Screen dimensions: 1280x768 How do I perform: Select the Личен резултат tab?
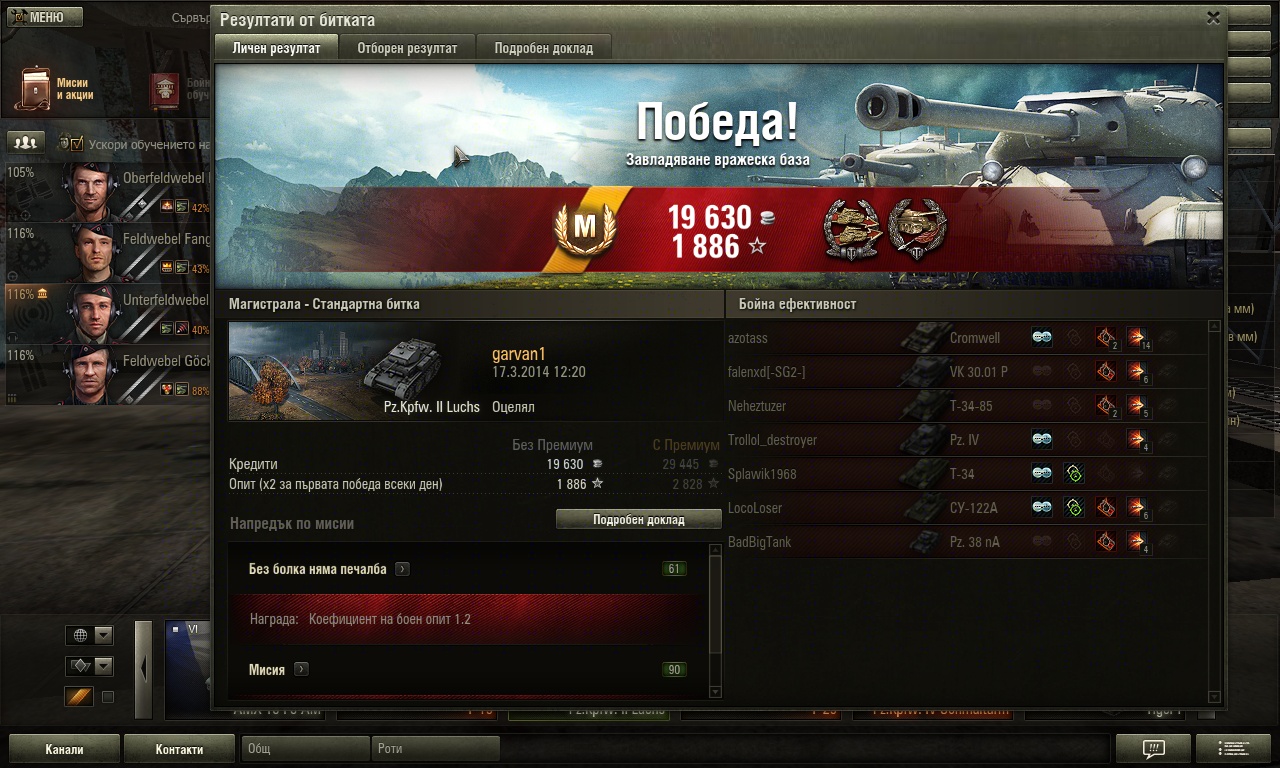[276, 48]
